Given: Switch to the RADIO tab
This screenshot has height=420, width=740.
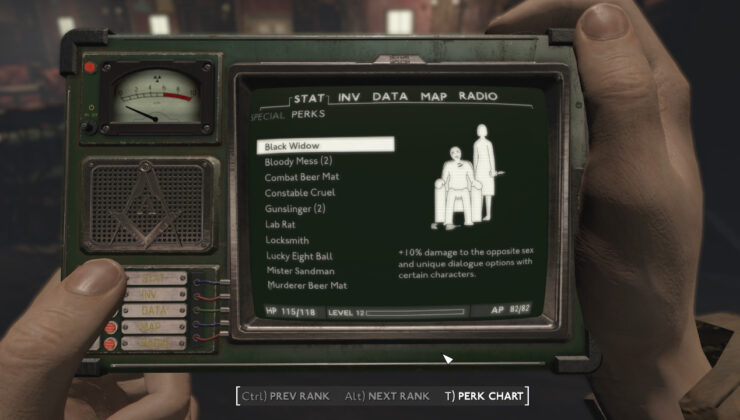Looking at the screenshot, I should tap(478, 97).
